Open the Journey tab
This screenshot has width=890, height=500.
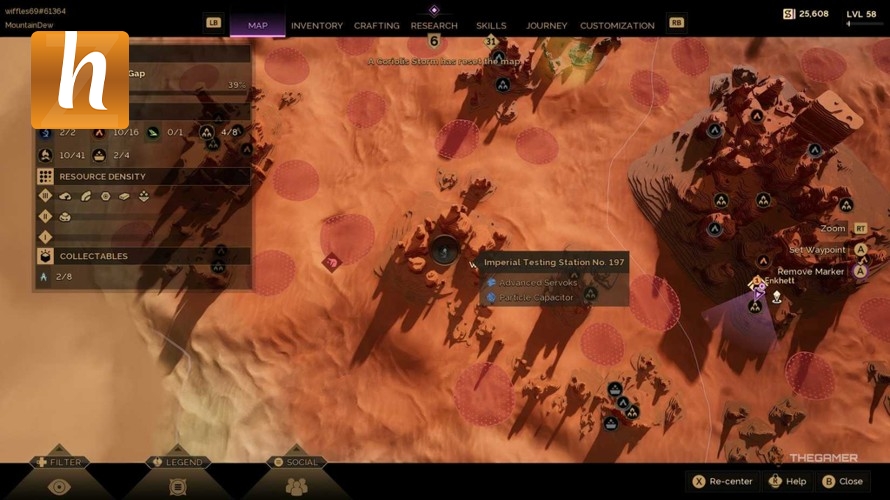point(546,25)
